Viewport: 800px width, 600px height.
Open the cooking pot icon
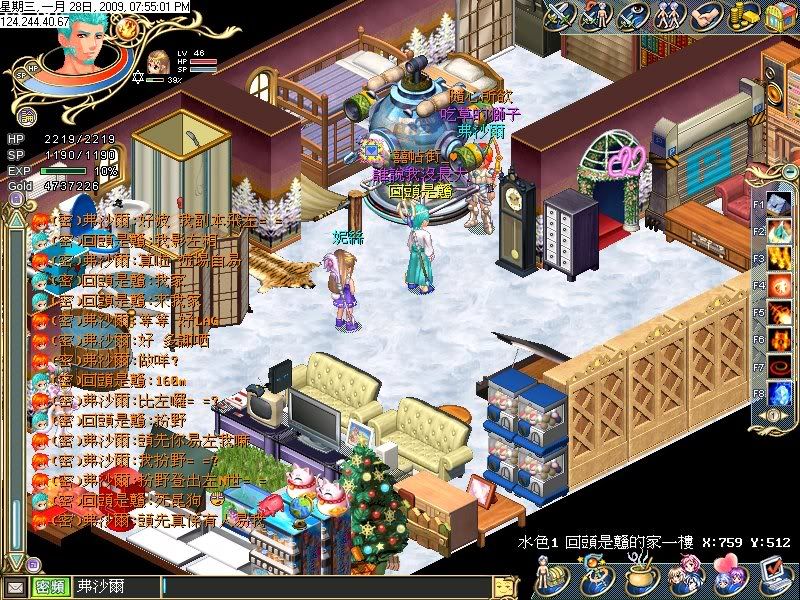[637, 578]
